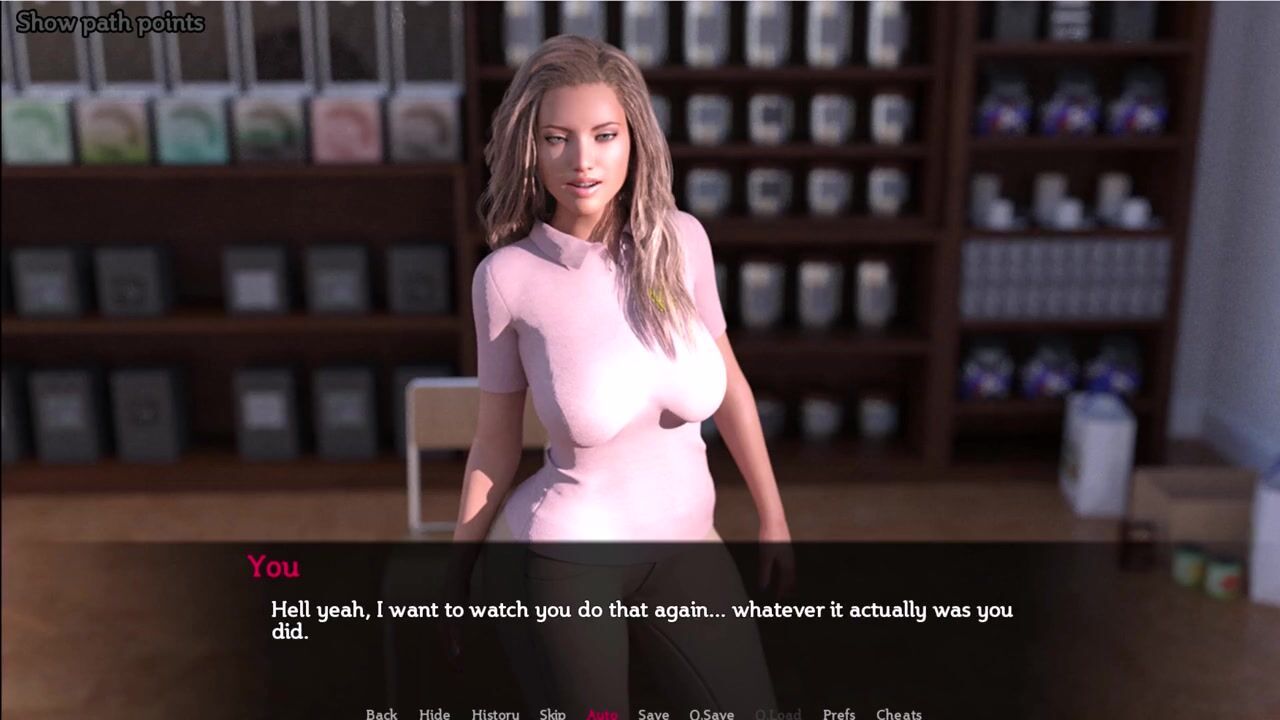Image resolution: width=1280 pixels, height=720 pixels.
Task: Open the dialogue History log
Action: (495, 713)
